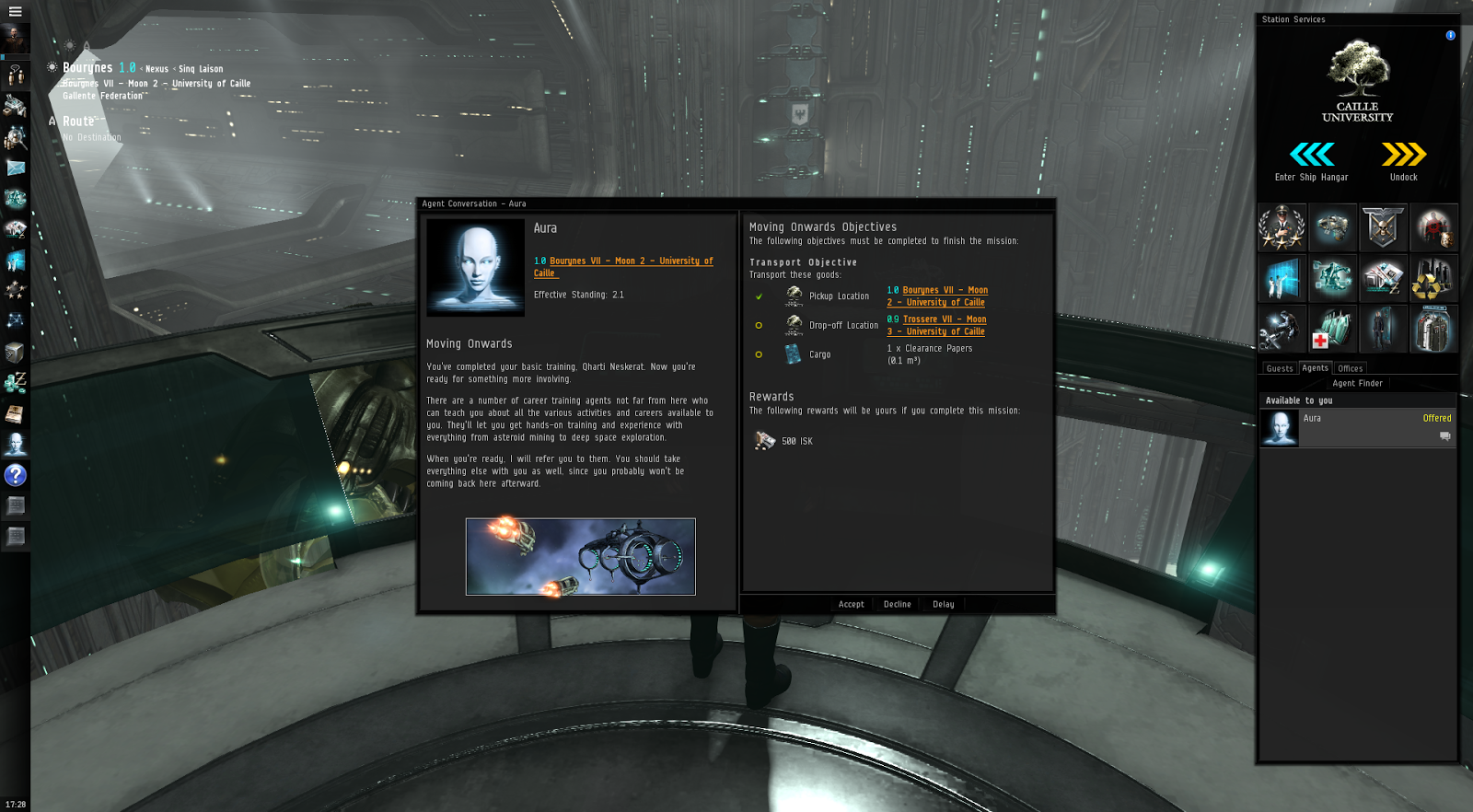
Task: Click the green checkmark beside Pickup Location
Action: point(760,296)
